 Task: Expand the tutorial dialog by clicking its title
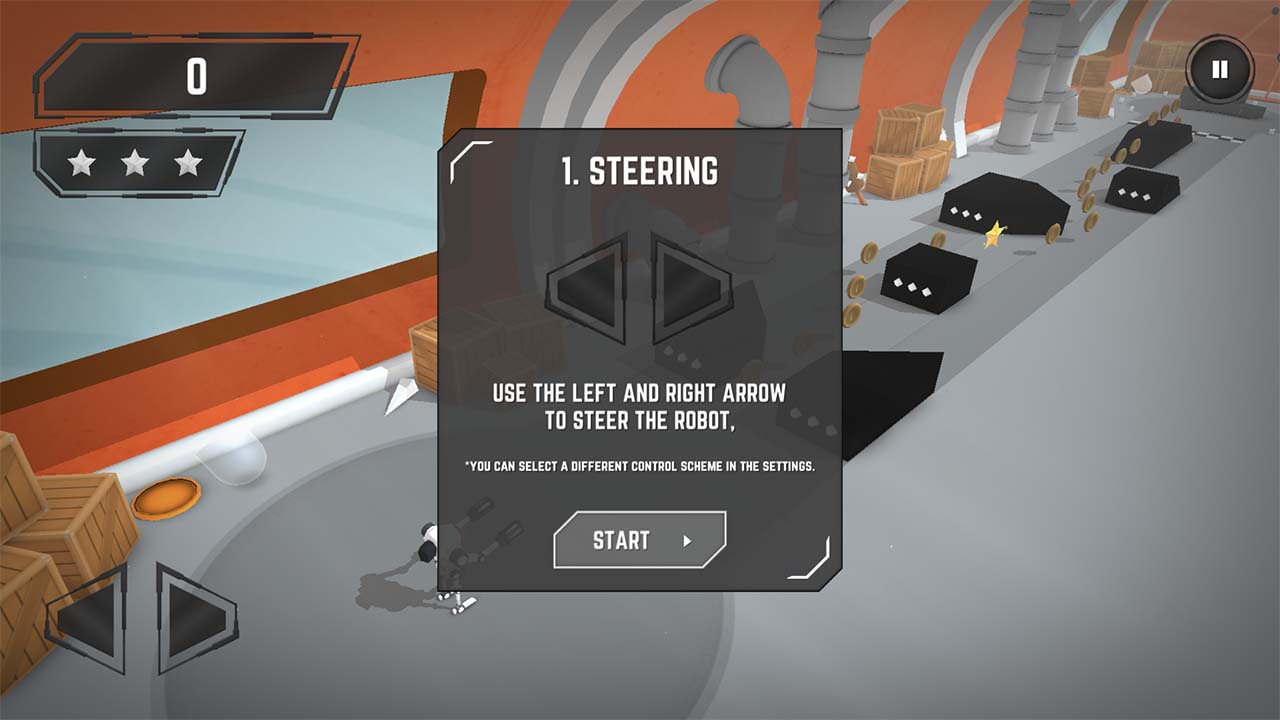pyautogui.click(x=639, y=170)
